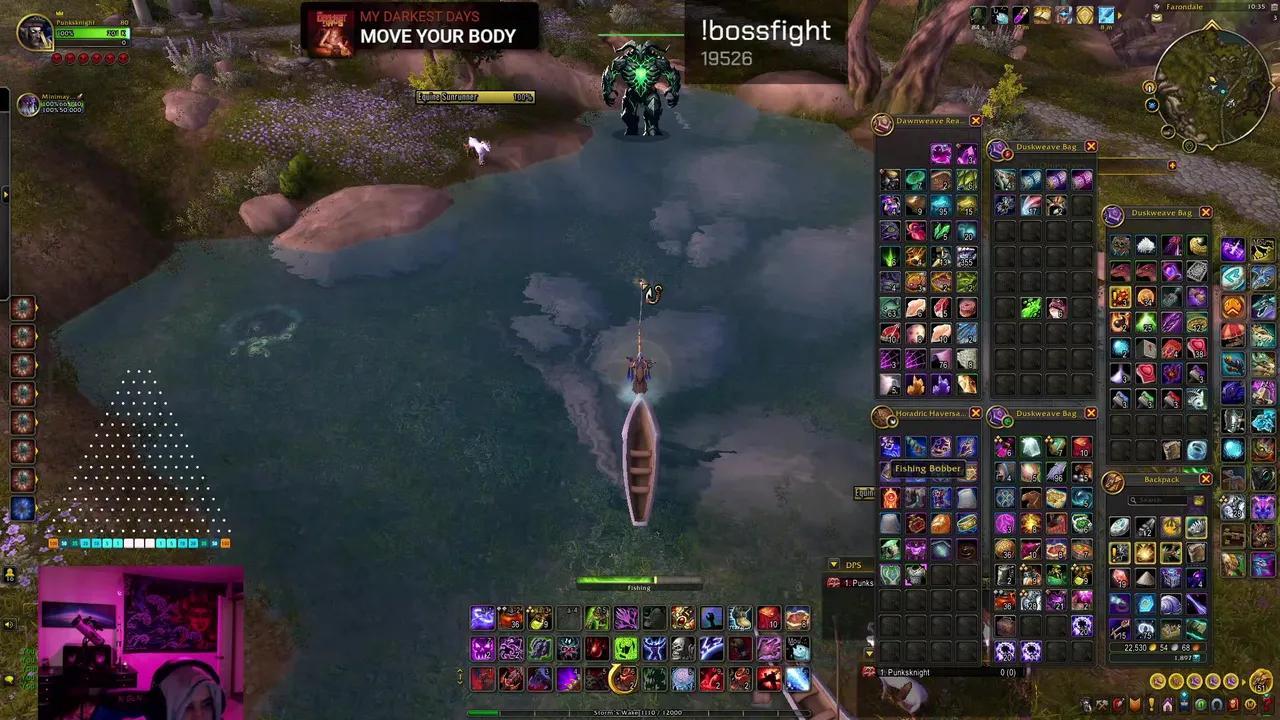Click the gold currency display in the Backpack
Screen dimensions: 1280x720
(1150, 647)
